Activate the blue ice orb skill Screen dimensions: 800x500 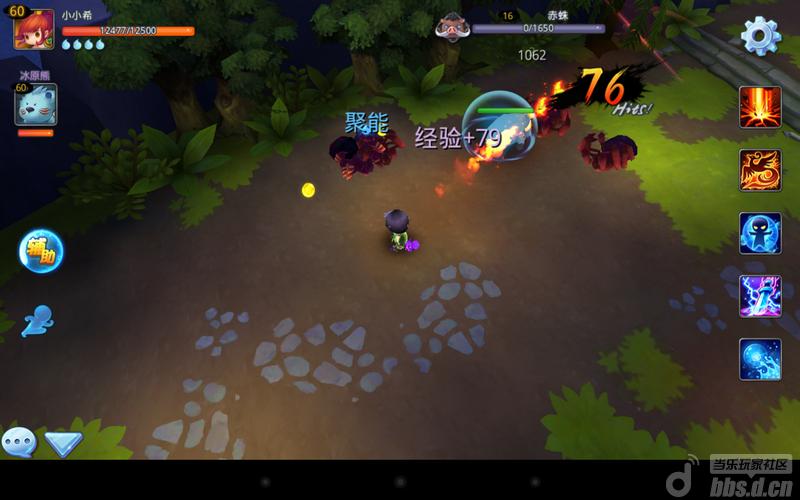coord(760,359)
